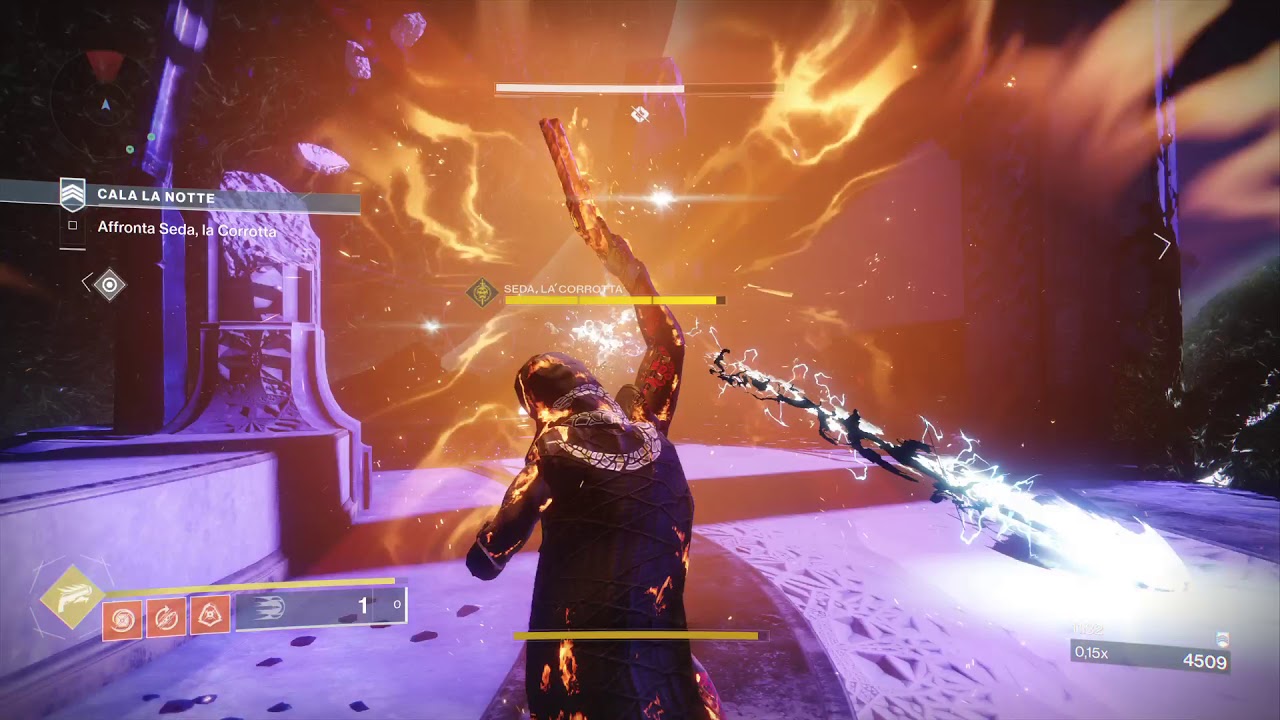Select the equipped weapon slot
This screenshot has width=1280, height=720.
coord(320,606)
